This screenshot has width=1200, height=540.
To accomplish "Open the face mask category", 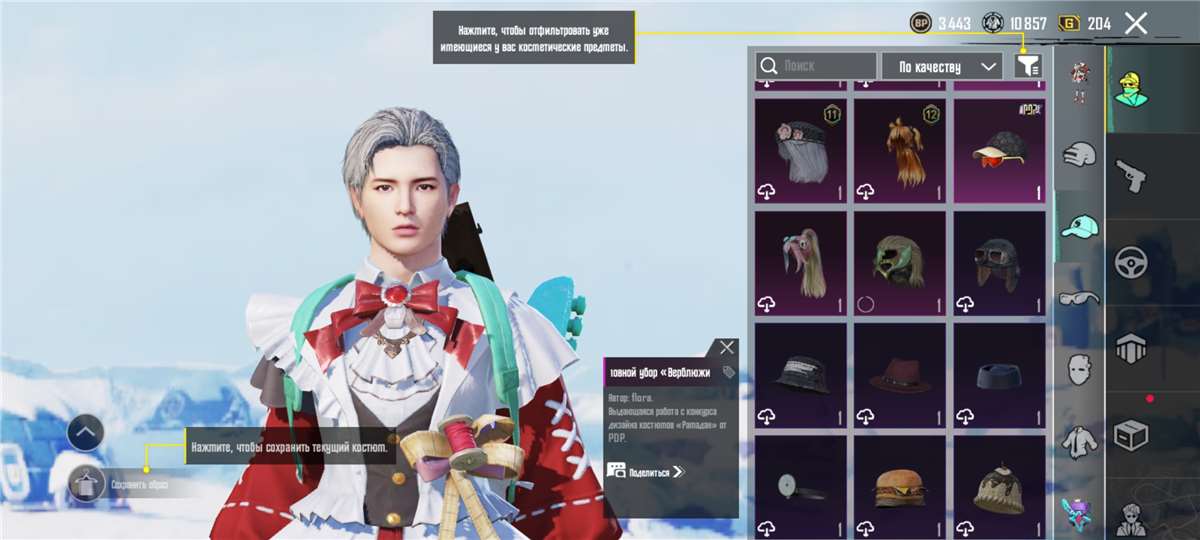I will (1079, 368).
